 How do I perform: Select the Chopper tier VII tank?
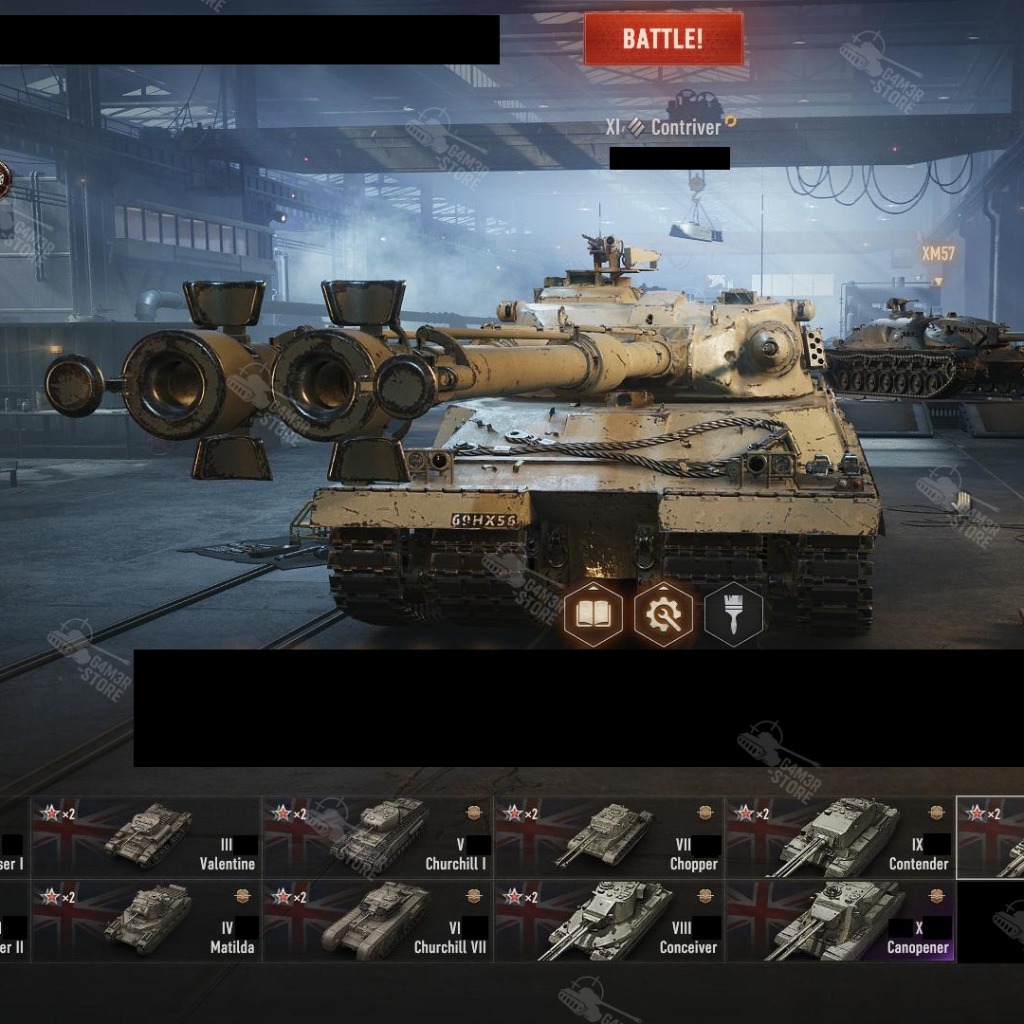click(x=608, y=837)
